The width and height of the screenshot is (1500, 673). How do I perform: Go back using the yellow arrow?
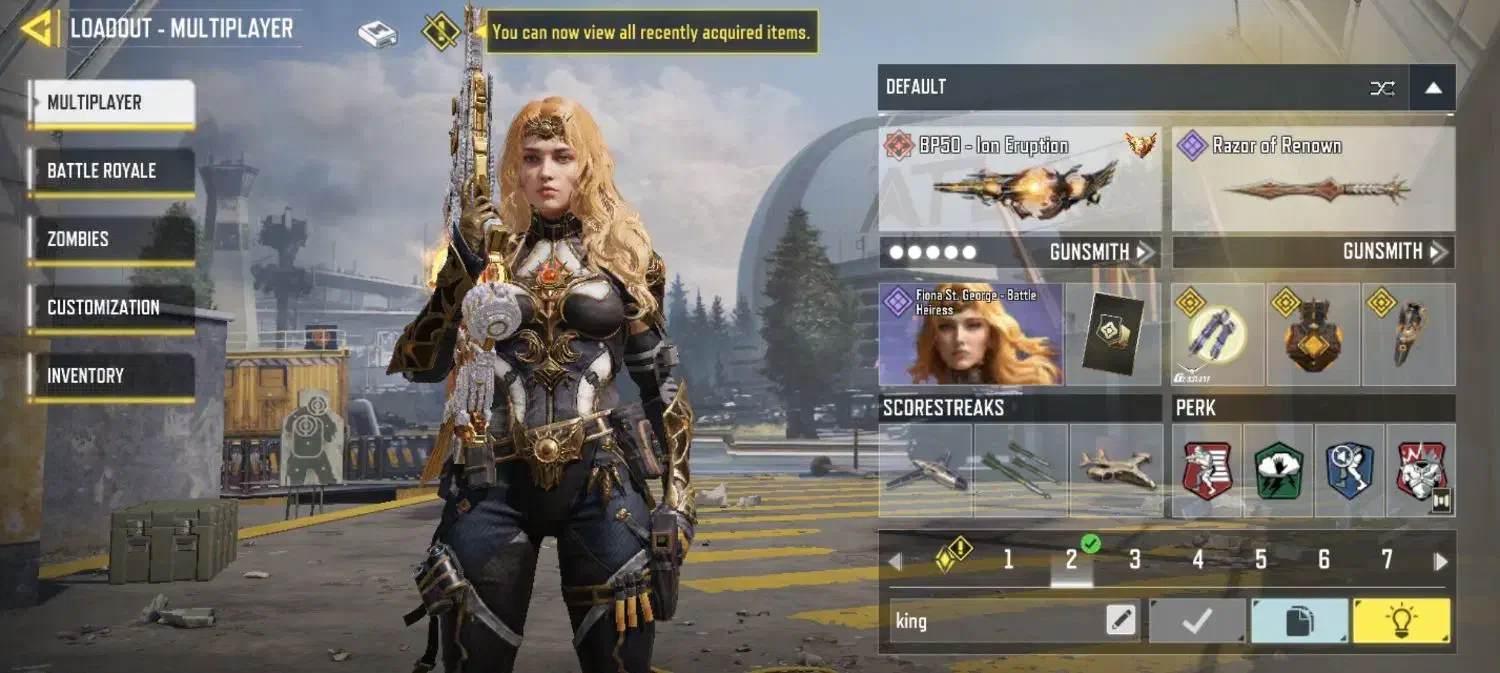[37, 28]
